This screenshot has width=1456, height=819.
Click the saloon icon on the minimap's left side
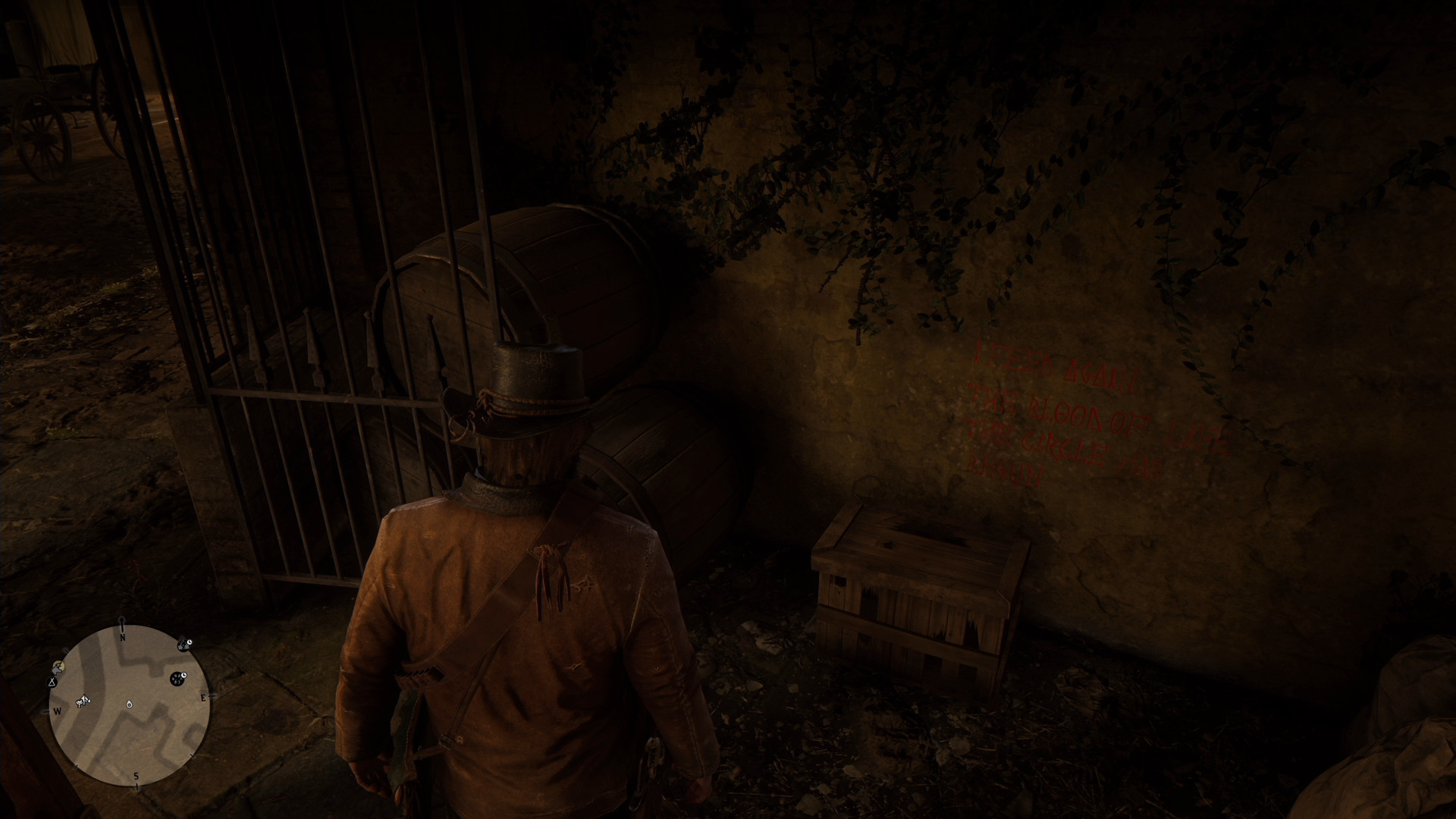(83, 700)
